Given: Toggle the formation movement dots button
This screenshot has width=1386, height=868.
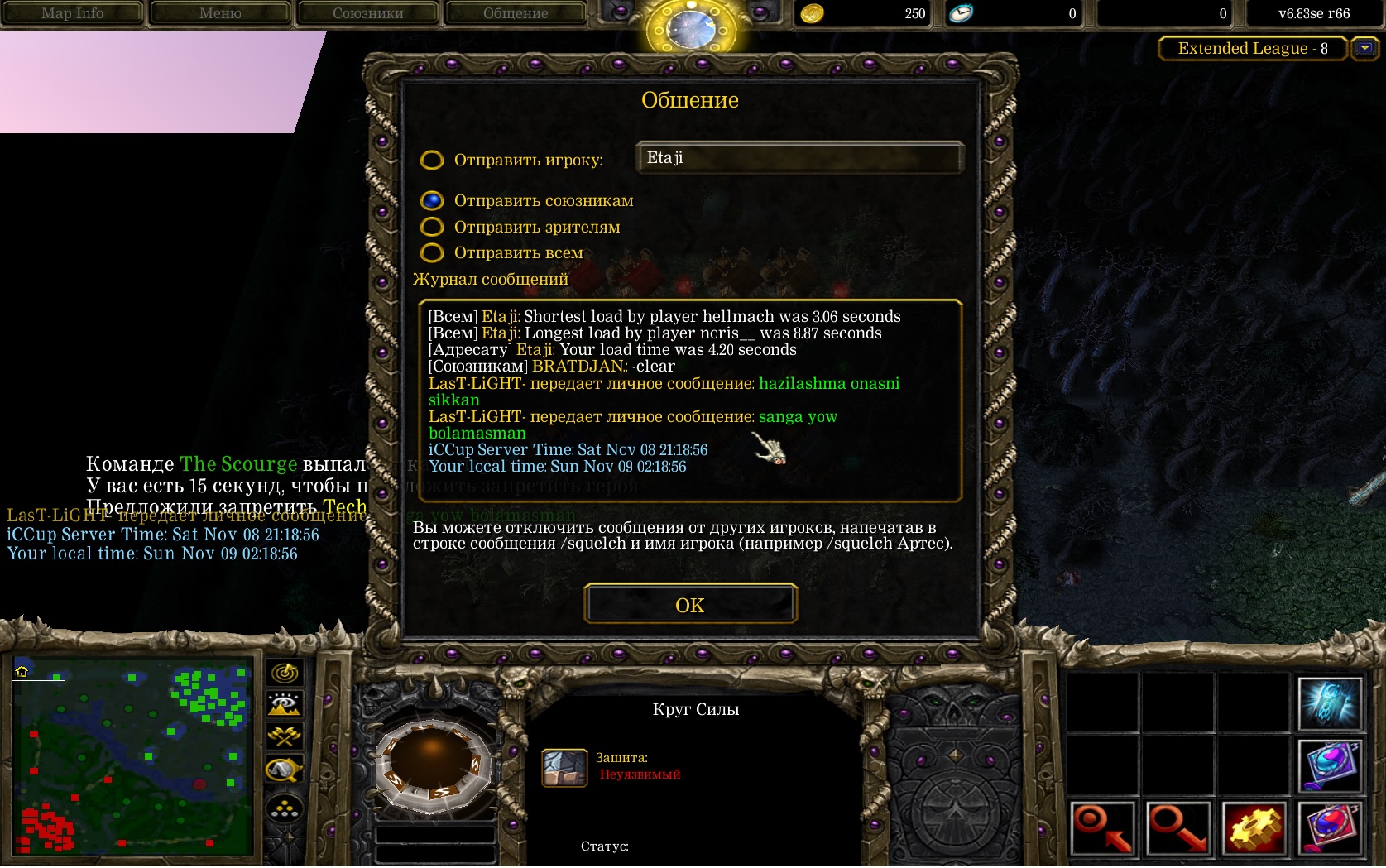Looking at the screenshot, I should click(285, 808).
